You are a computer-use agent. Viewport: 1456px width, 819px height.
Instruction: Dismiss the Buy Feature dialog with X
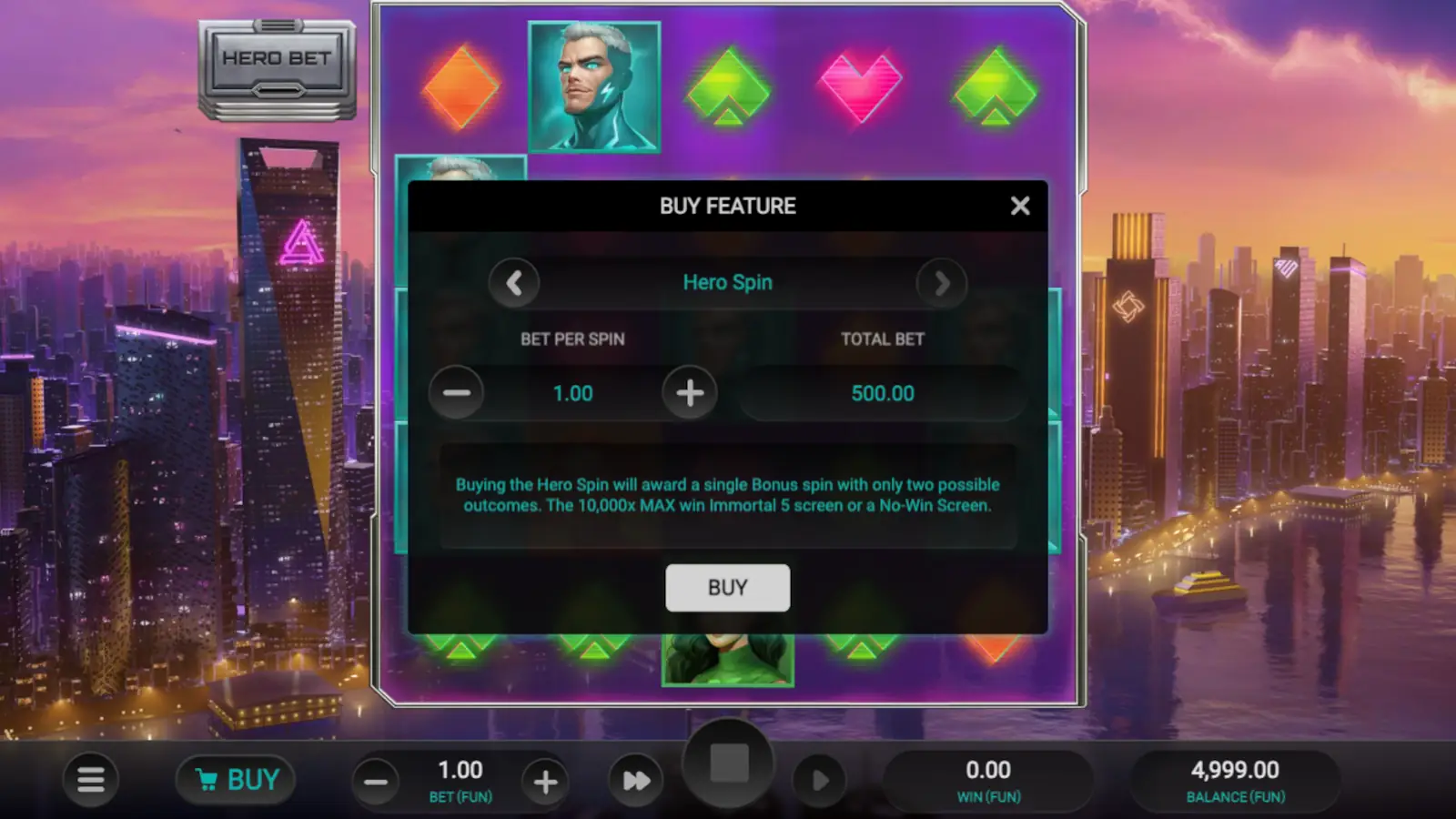click(1019, 206)
